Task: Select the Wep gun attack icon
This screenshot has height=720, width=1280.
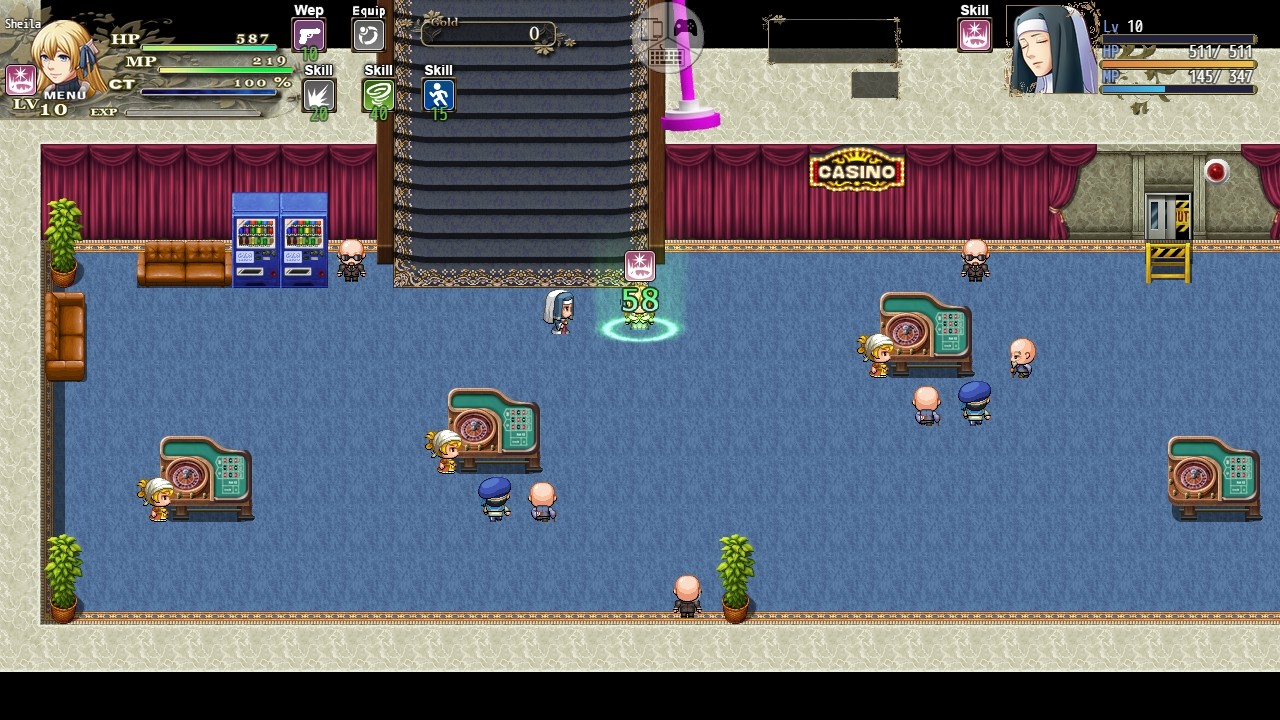Action: pos(307,33)
